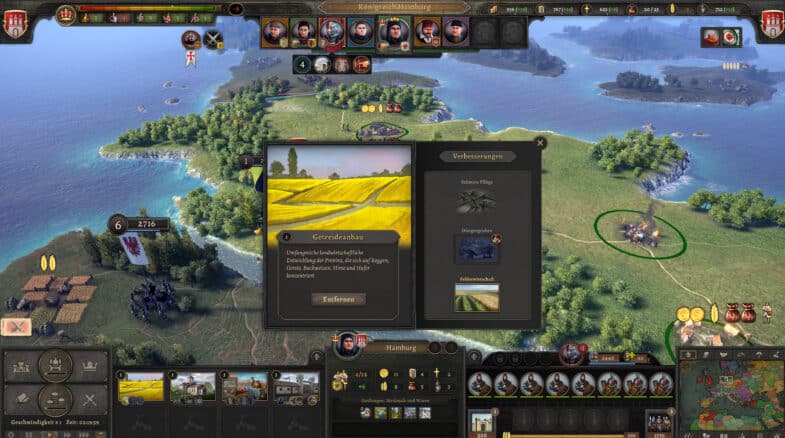
Task: Click the king's crown icon
Action: tap(67, 15)
